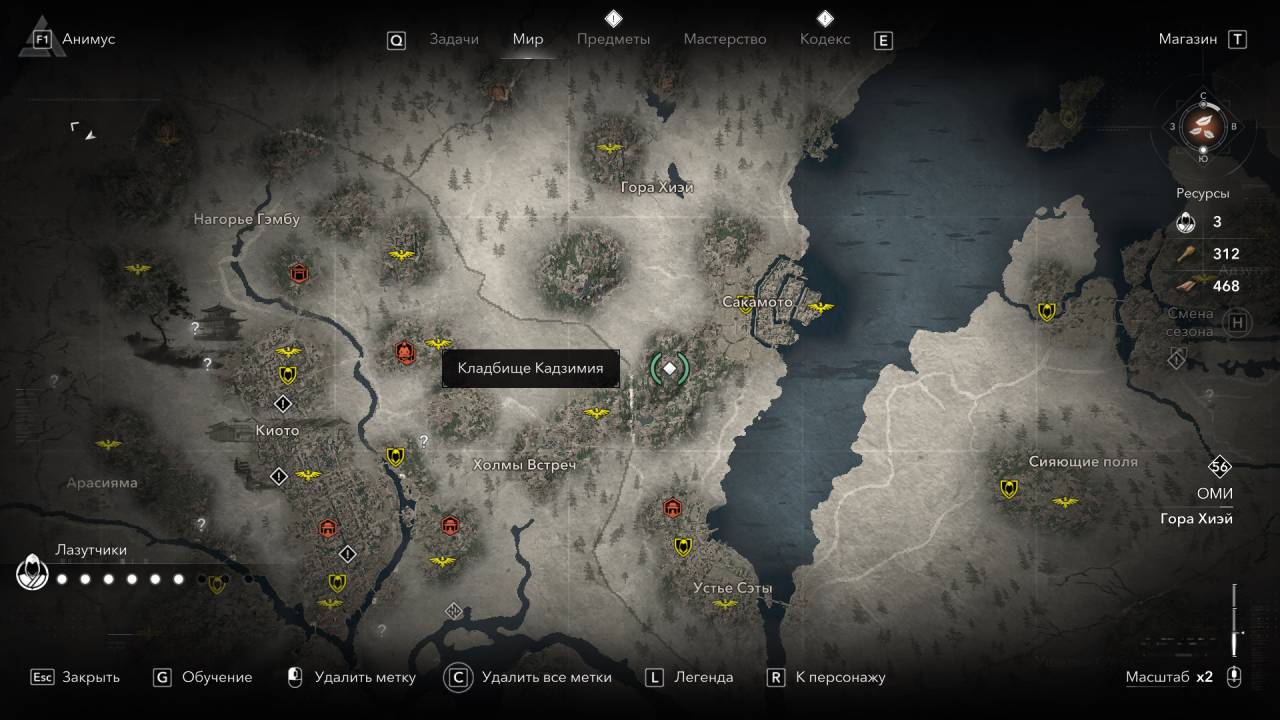Go to the Кодекс tab
Screen dimensions: 1280x720
click(x=825, y=39)
